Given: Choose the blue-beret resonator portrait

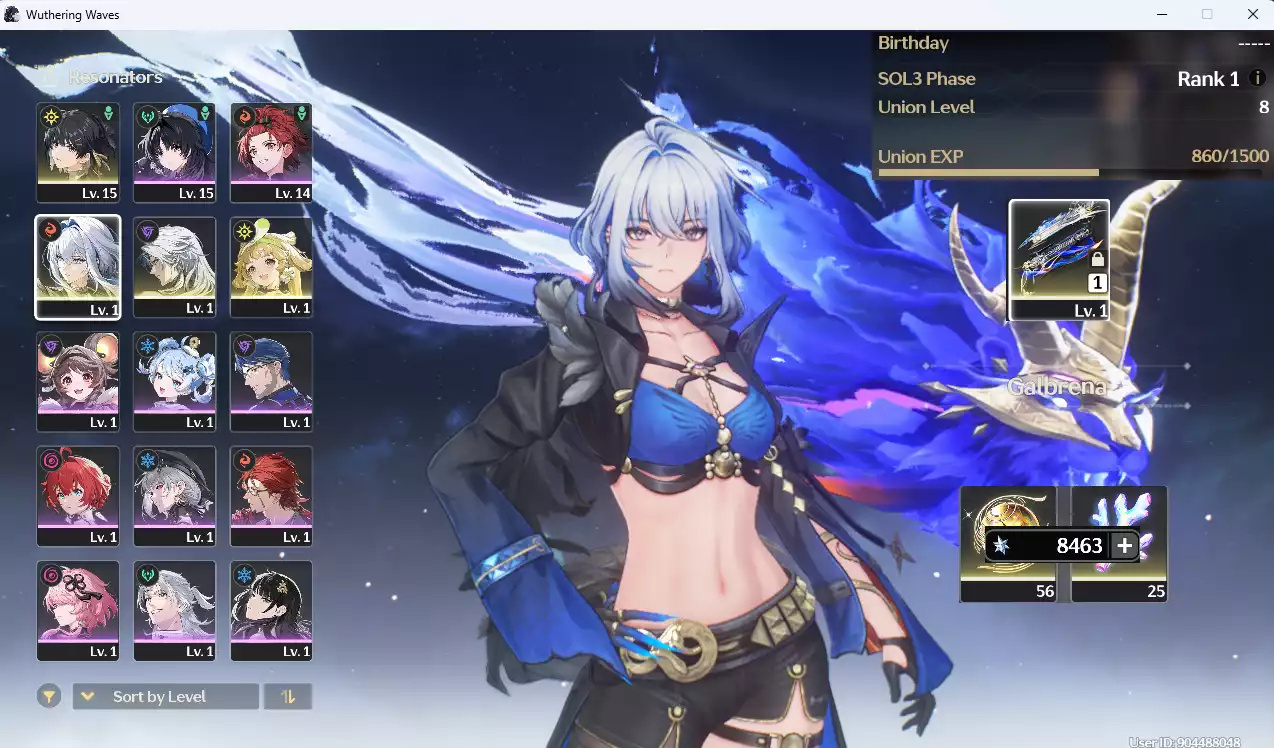Looking at the screenshot, I should point(175,152).
